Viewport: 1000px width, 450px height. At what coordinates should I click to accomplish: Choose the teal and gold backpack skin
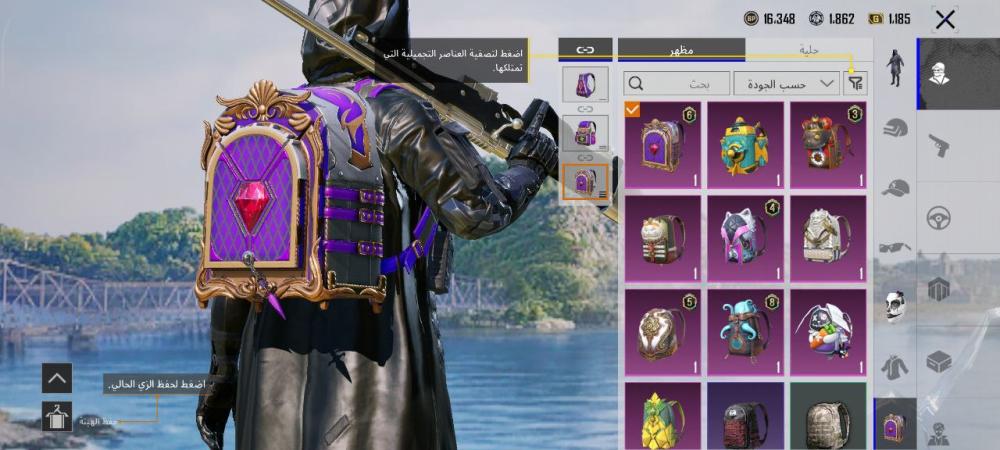click(x=745, y=144)
